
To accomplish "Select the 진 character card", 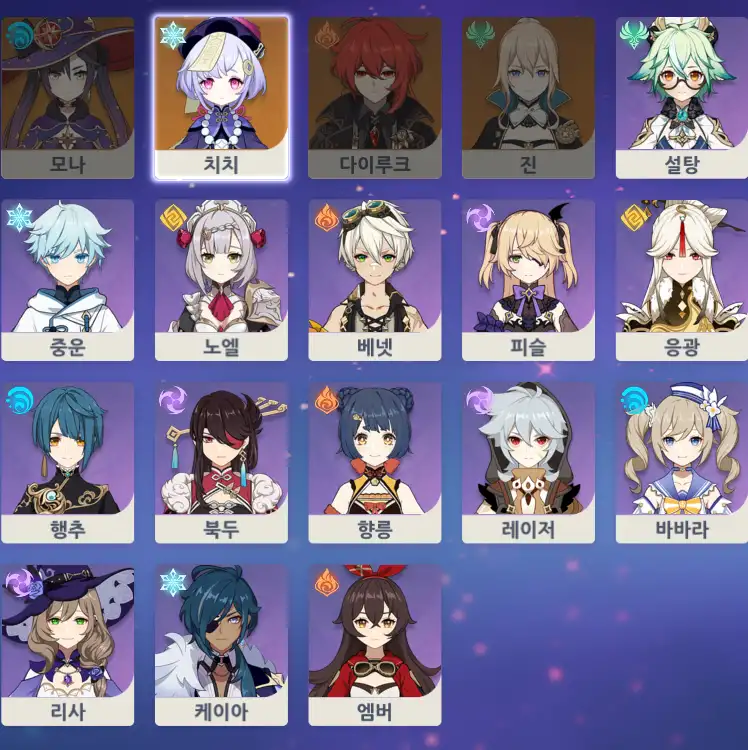I will [528, 97].
